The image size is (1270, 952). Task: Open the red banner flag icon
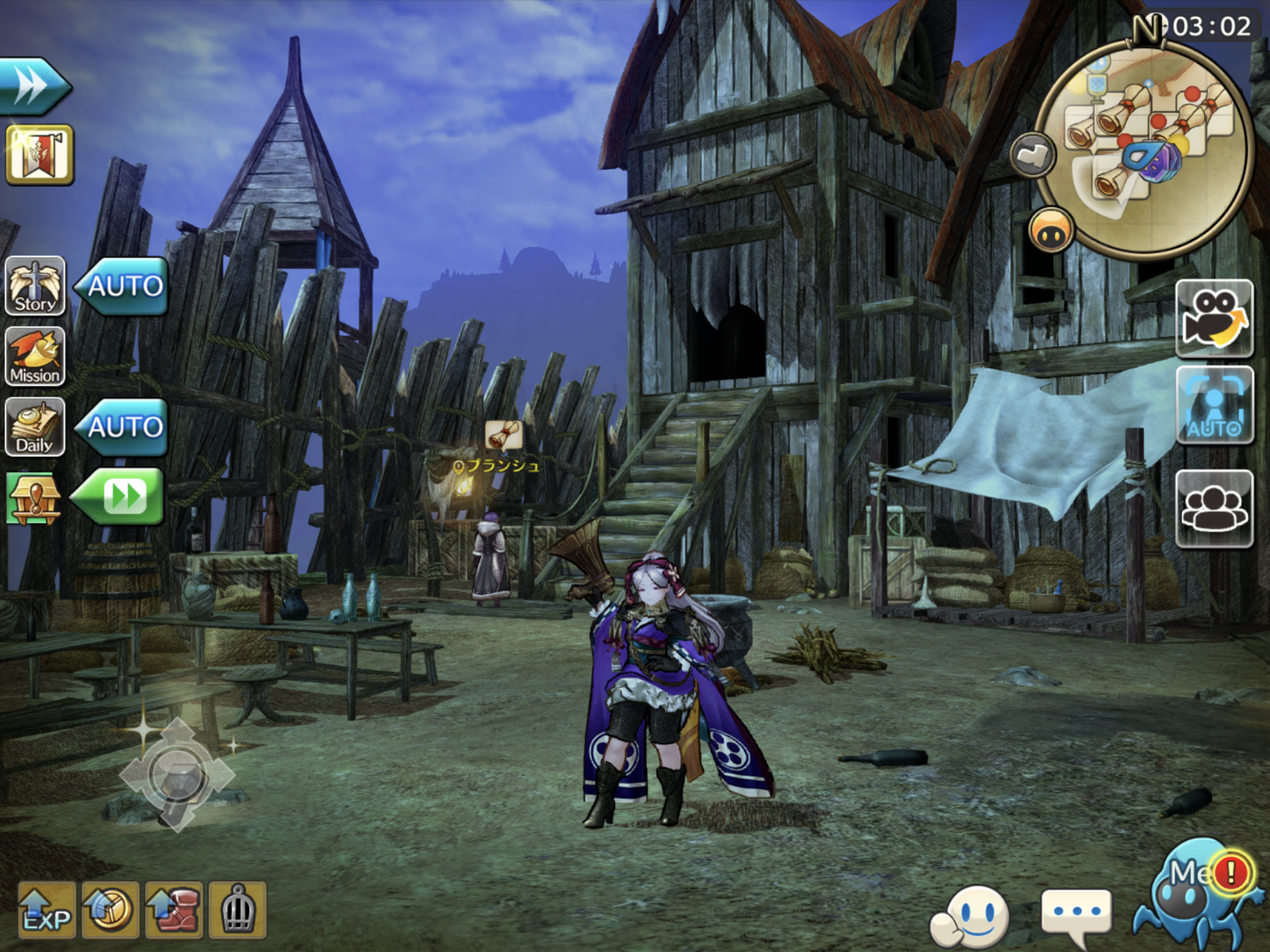(x=40, y=155)
